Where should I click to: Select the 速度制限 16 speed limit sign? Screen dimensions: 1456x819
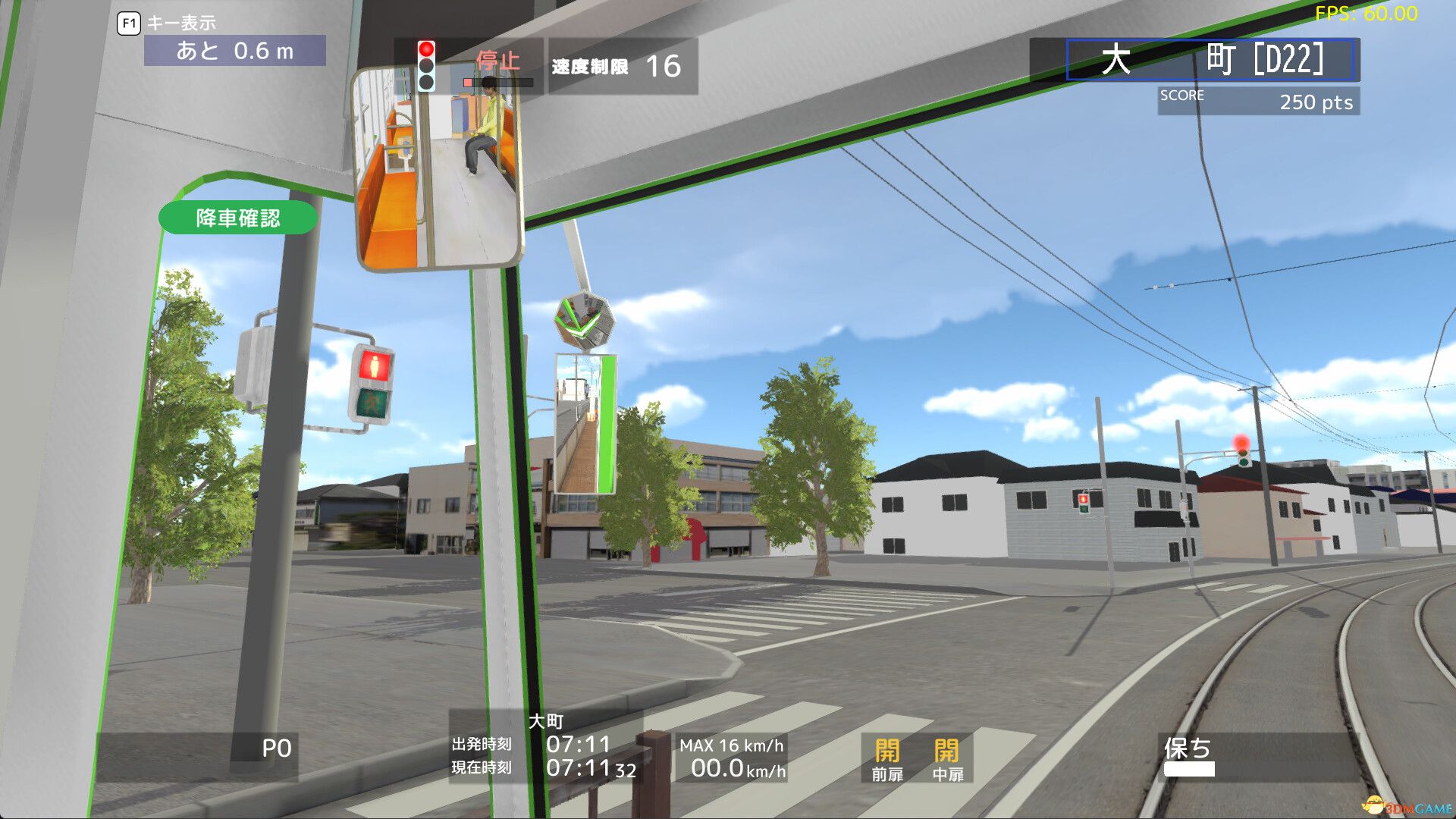pos(614,66)
